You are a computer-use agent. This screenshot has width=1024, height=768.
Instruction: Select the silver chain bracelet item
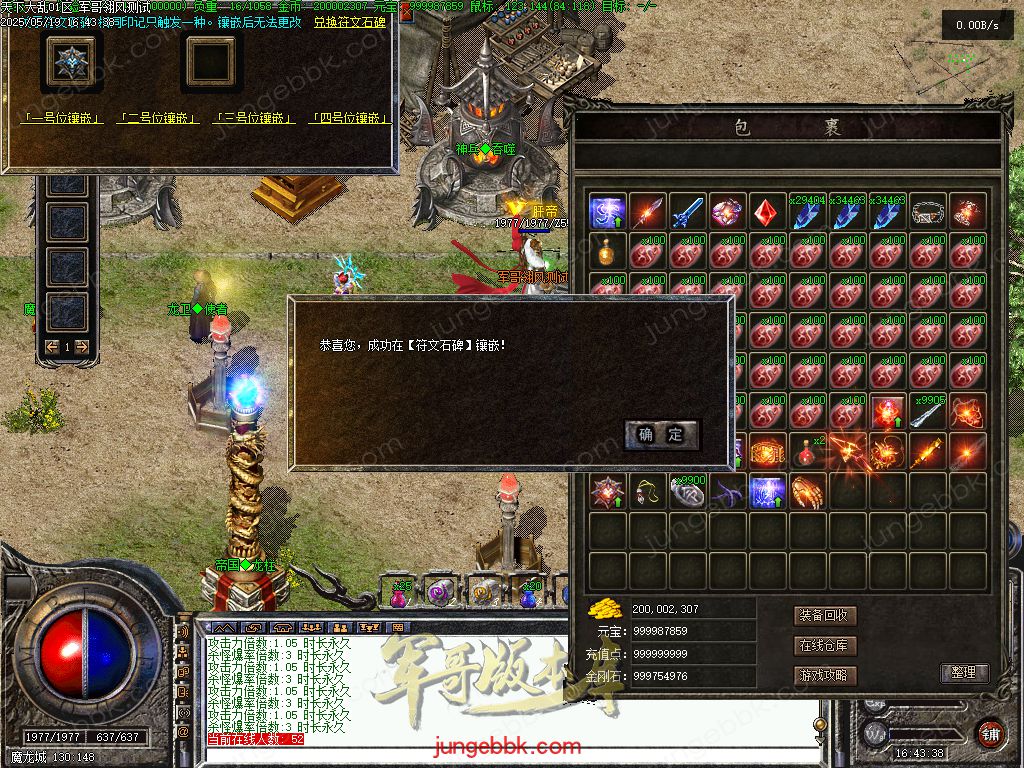[928, 212]
